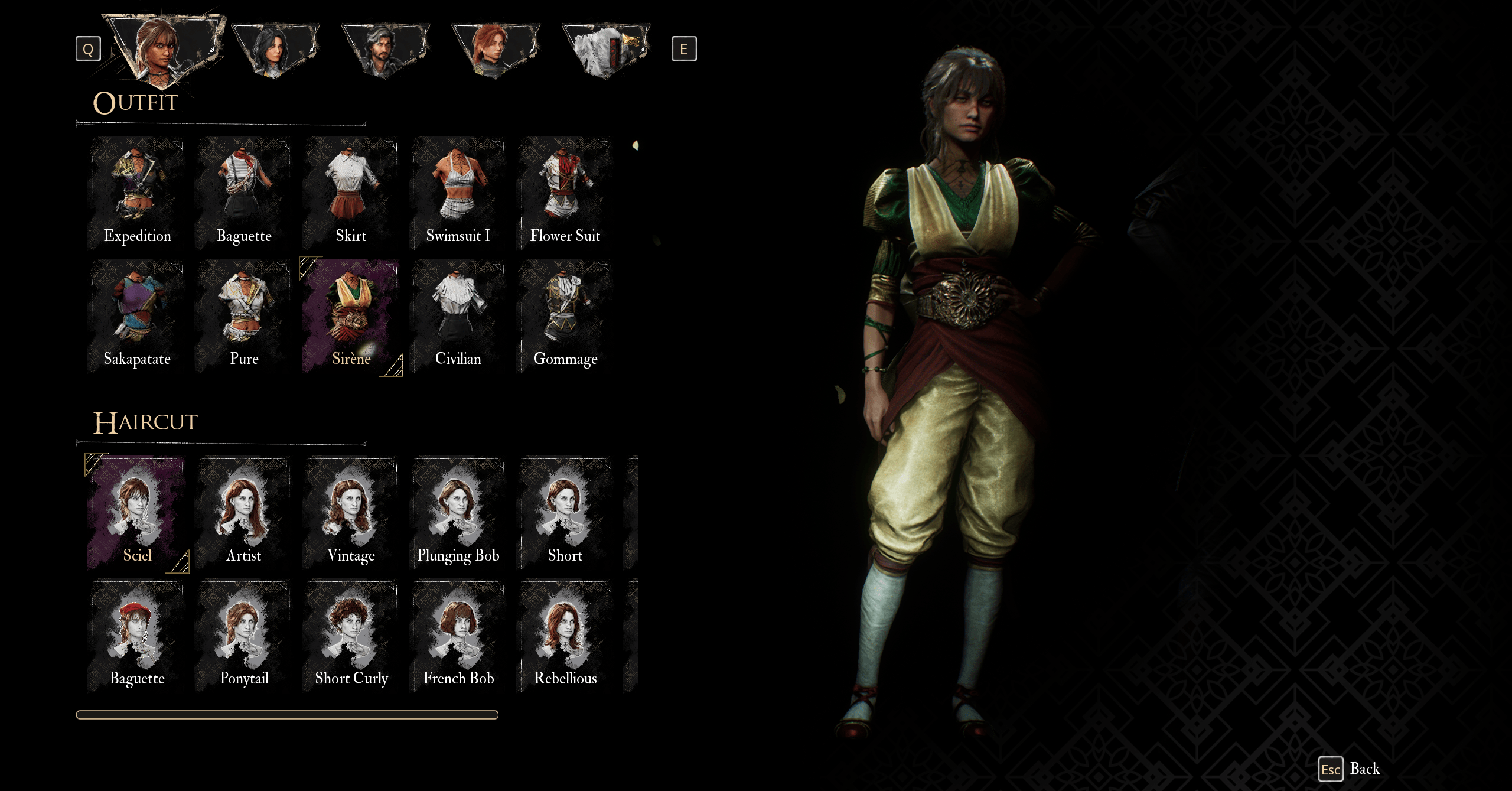Choose the Vintage haircut
The height and width of the screenshot is (791, 1512).
click(x=351, y=513)
